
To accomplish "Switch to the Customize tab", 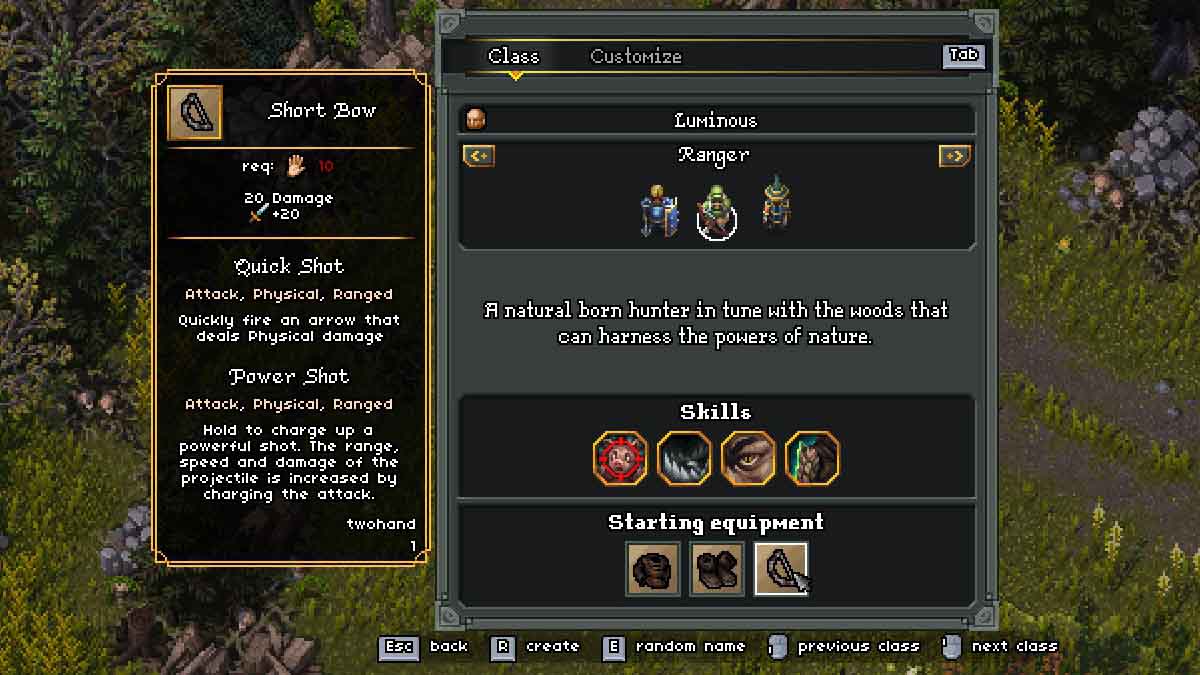I will 635,56.
